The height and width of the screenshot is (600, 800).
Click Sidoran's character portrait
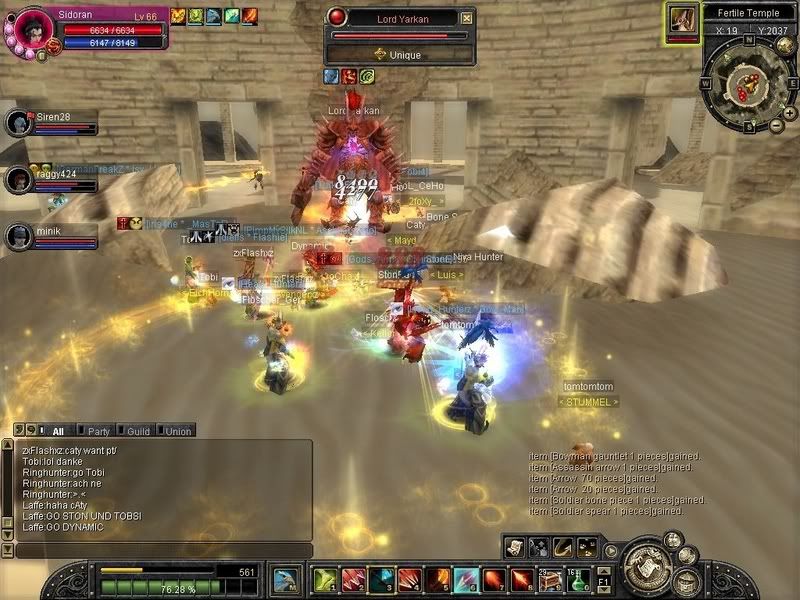coord(33,28)
